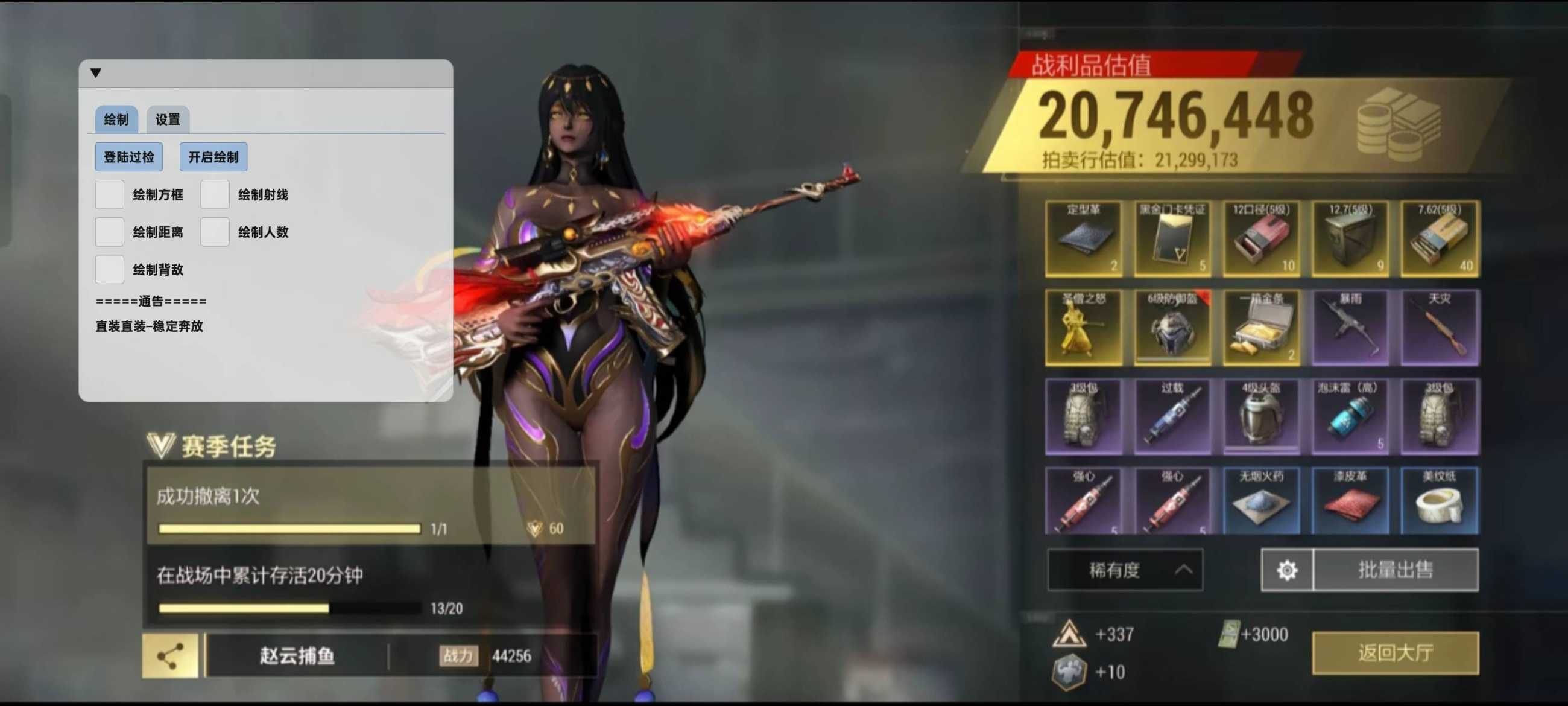Screen dimensions: 1568x706
Task: Choose the 泡沫雷（高）grenade slot
Action: pyautogui.click(x=1350, y=416)
